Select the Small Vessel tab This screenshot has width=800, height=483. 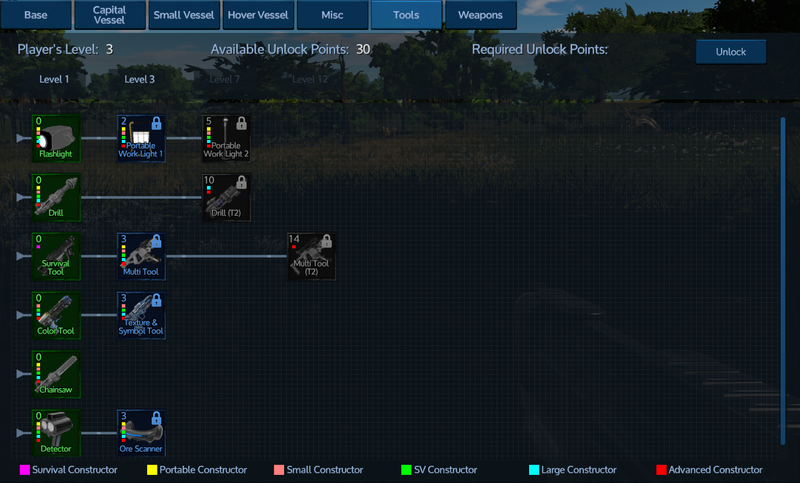(x=181, y=15)
